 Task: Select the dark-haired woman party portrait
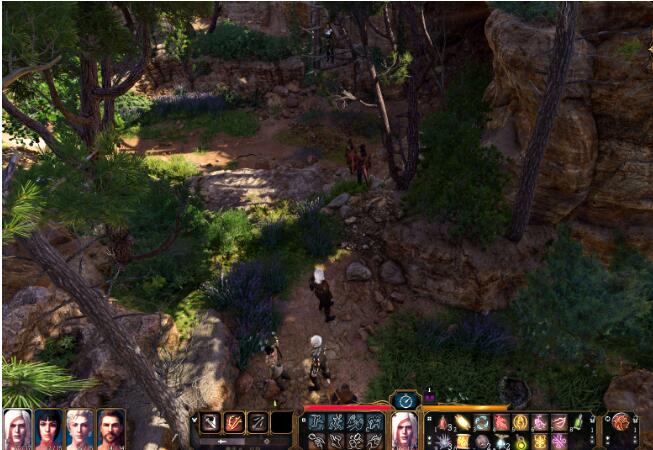[x=48, y=428]
